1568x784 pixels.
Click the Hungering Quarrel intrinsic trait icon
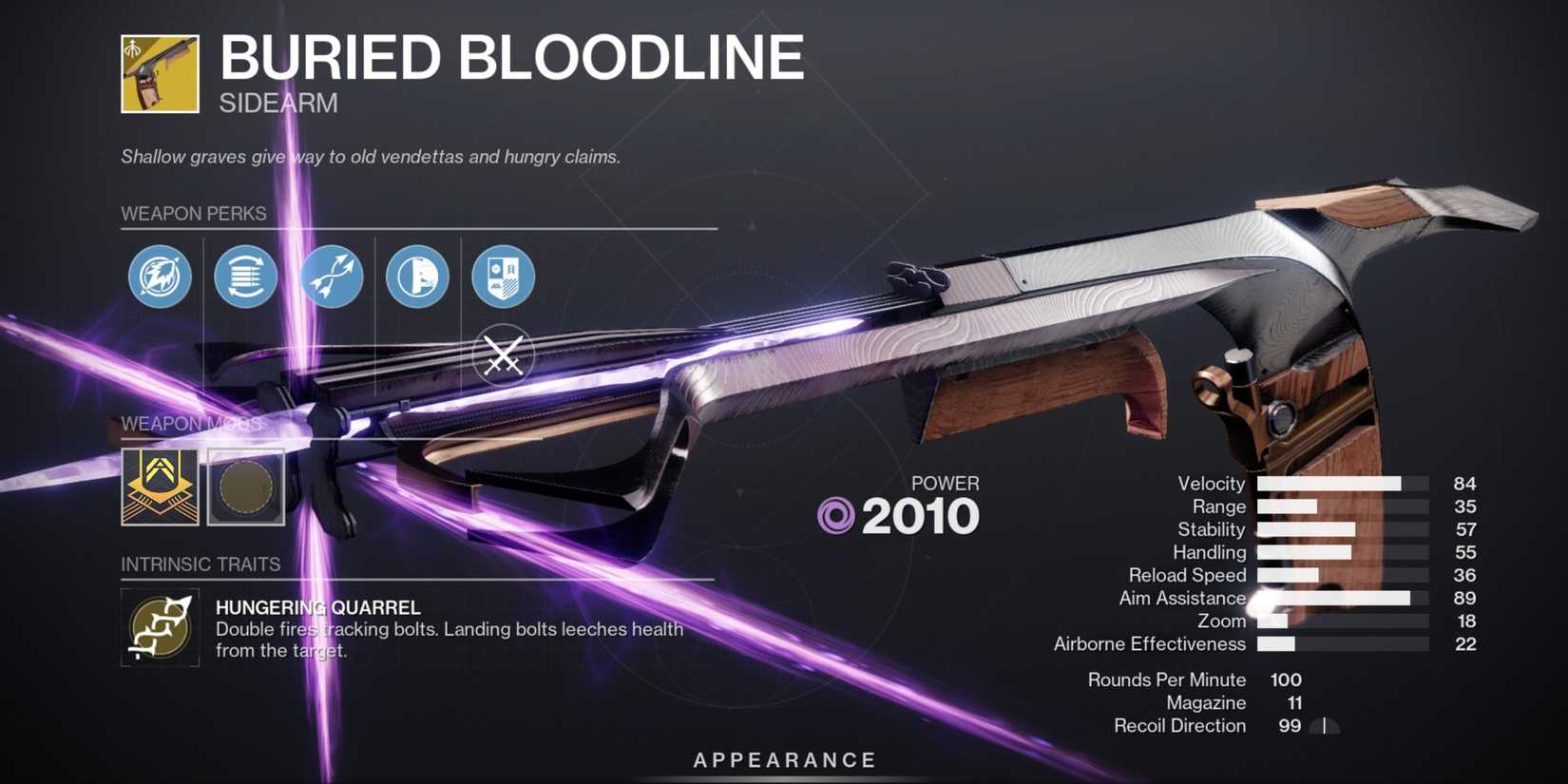(x=159, y=626)
